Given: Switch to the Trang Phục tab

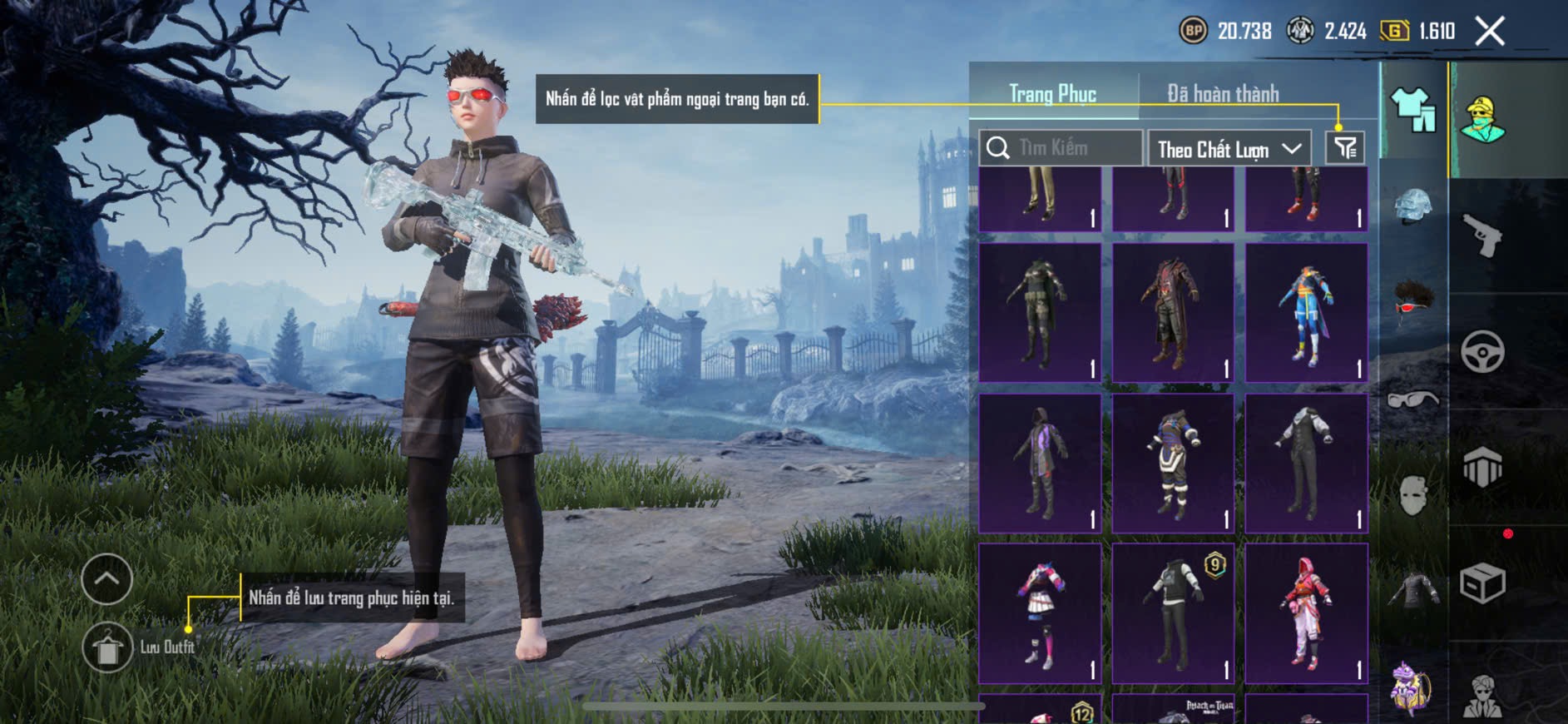Looking at the screenshot, I should [1052, 93].
